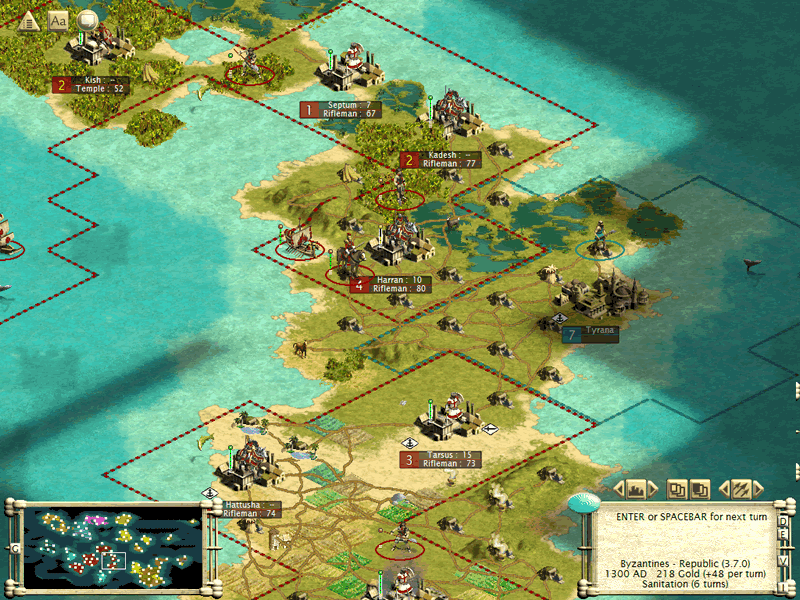The width and height of the screenshot is (800, 600).
Task: Open the Civilopedia 'Aa' button
Action: (58, 21)
